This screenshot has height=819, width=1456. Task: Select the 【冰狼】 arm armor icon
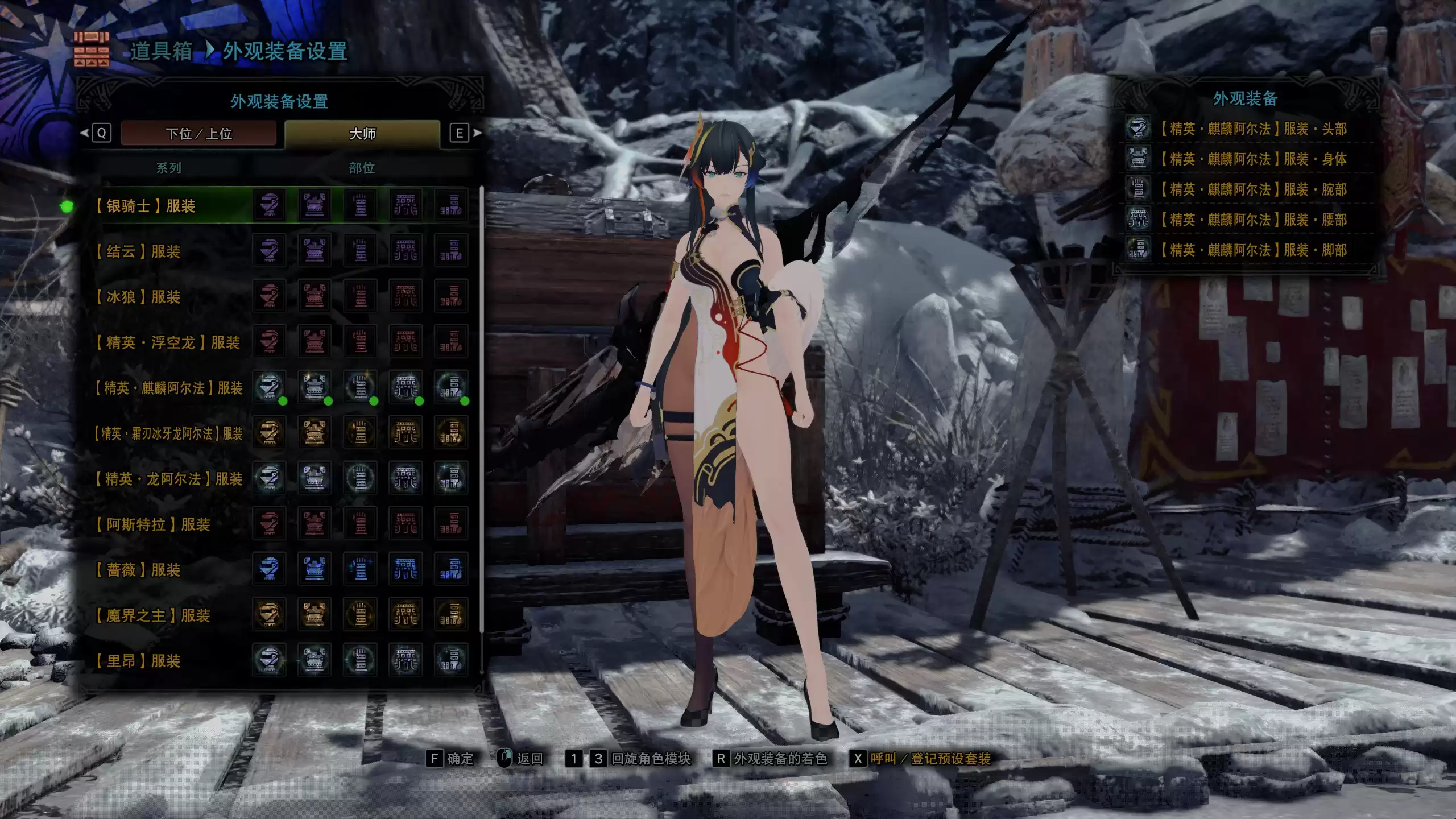361,297
